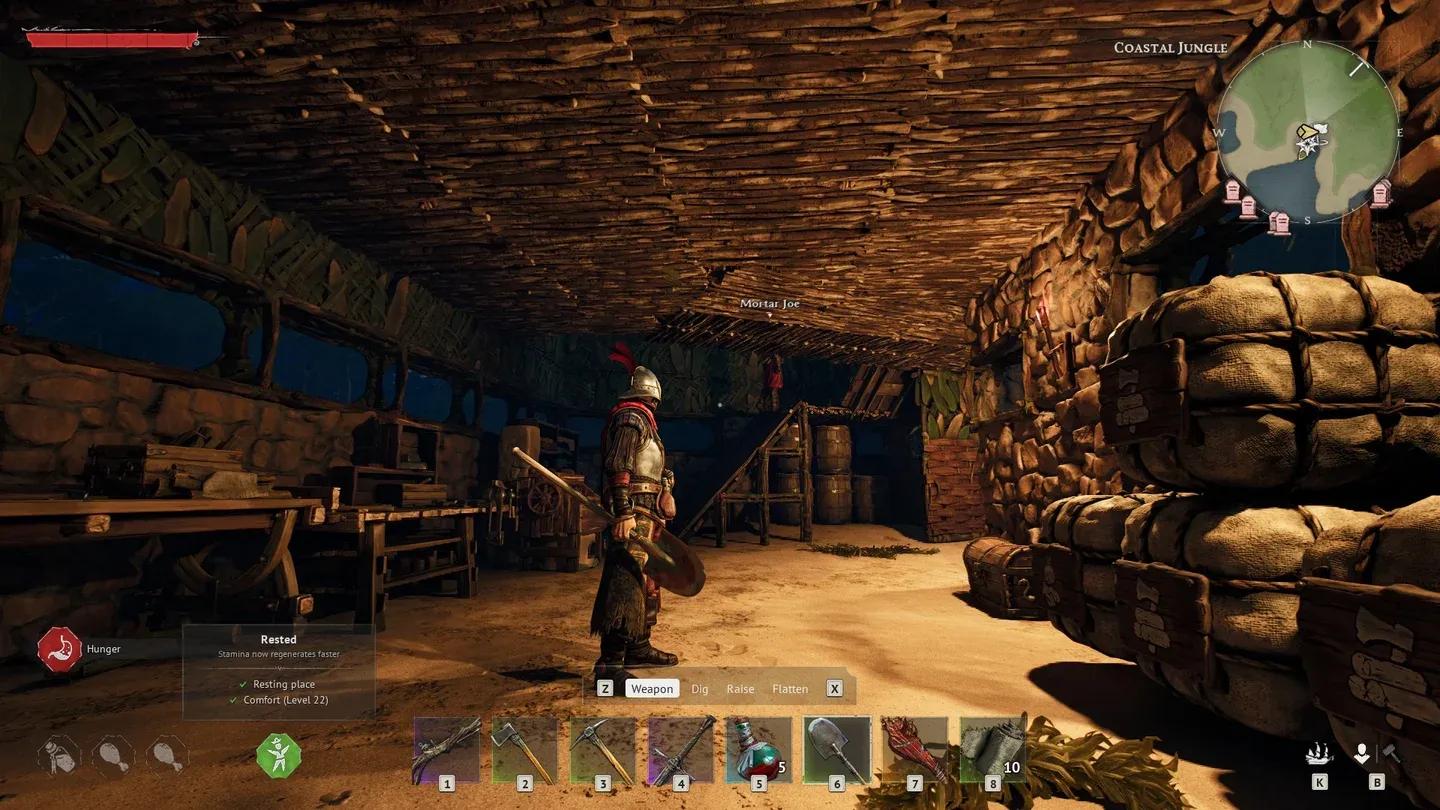This screenshot has height=810, width=1440.
Task: Click the Raise mode option
Action: coord(741,689)
